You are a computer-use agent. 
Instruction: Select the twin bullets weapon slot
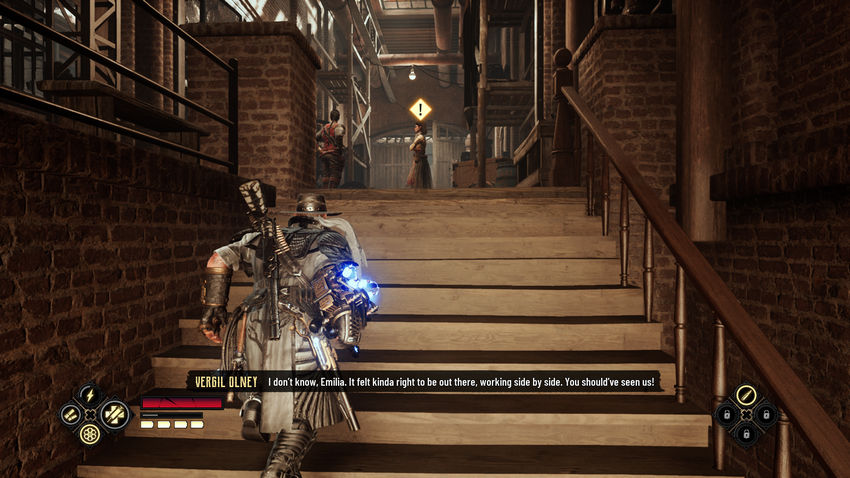point(68,414)
